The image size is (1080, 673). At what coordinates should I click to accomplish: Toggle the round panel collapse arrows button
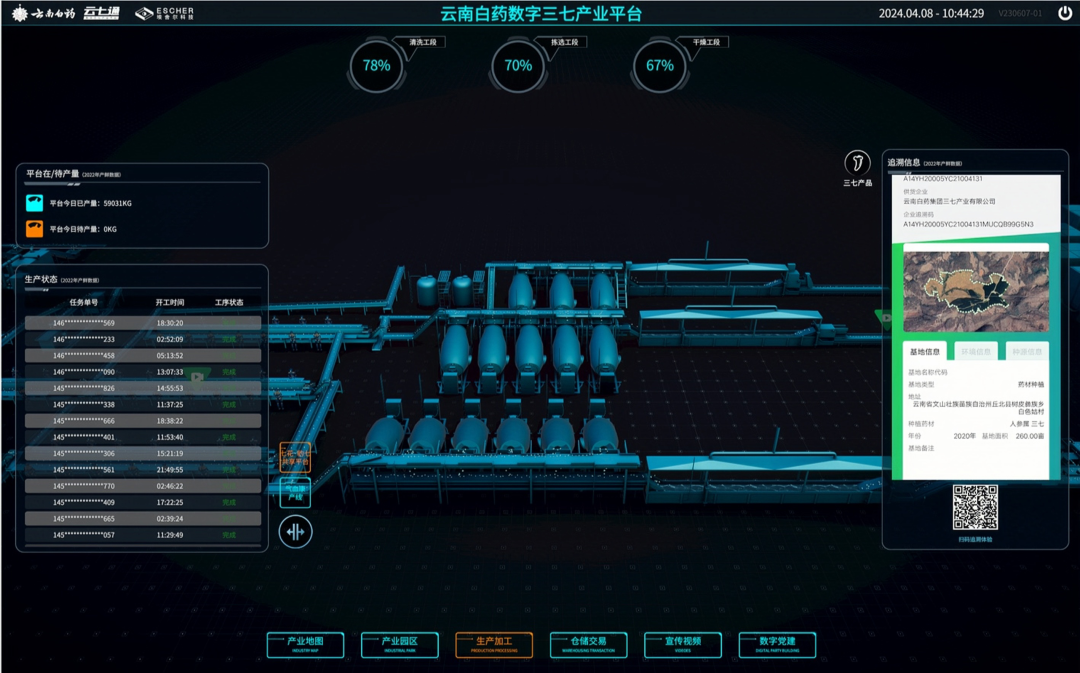(x=295, y=532)
